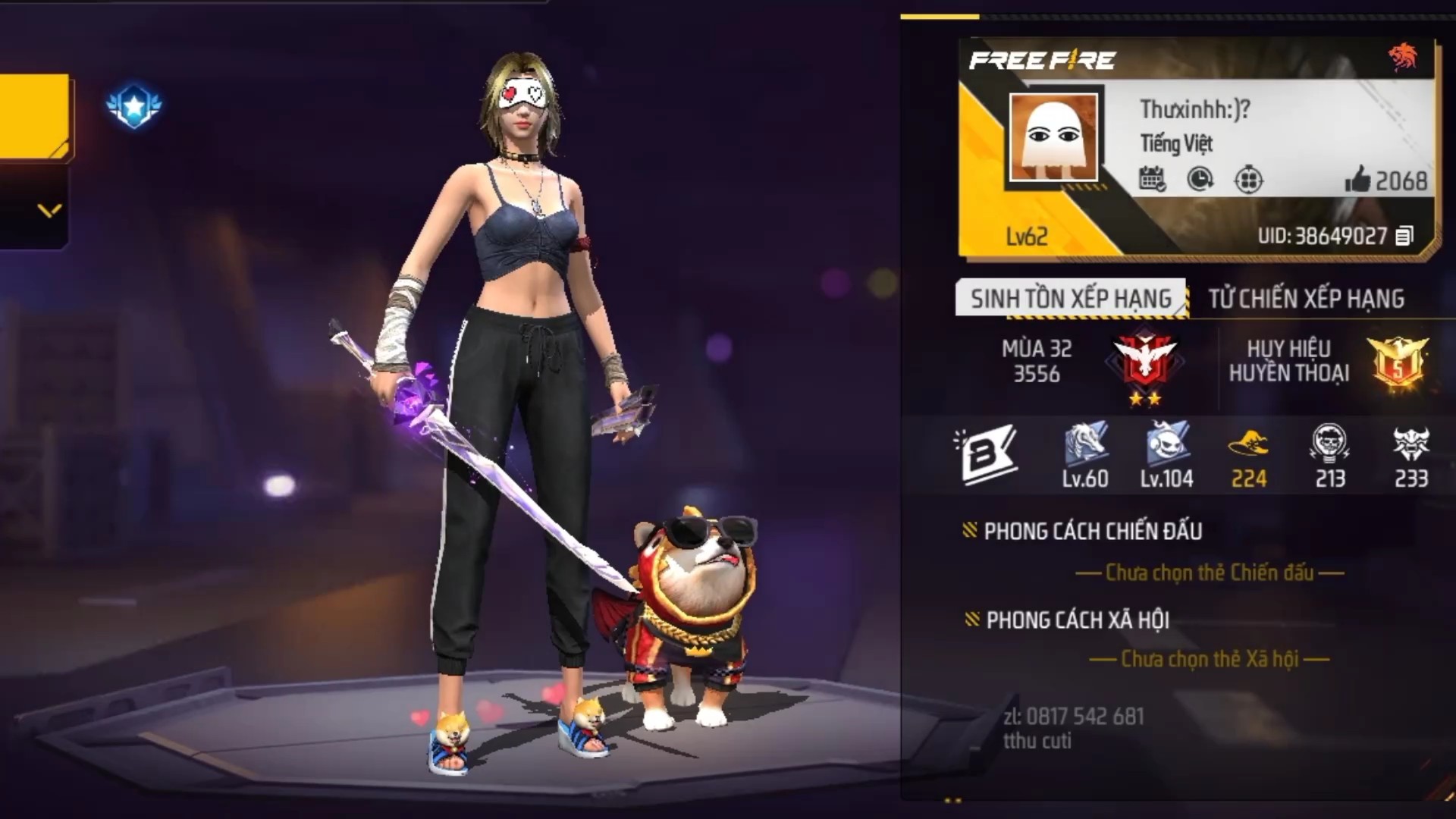Screen dimensions: 1456x819
Task: Open the calendar icon on profile
Action: (1152, 180)
